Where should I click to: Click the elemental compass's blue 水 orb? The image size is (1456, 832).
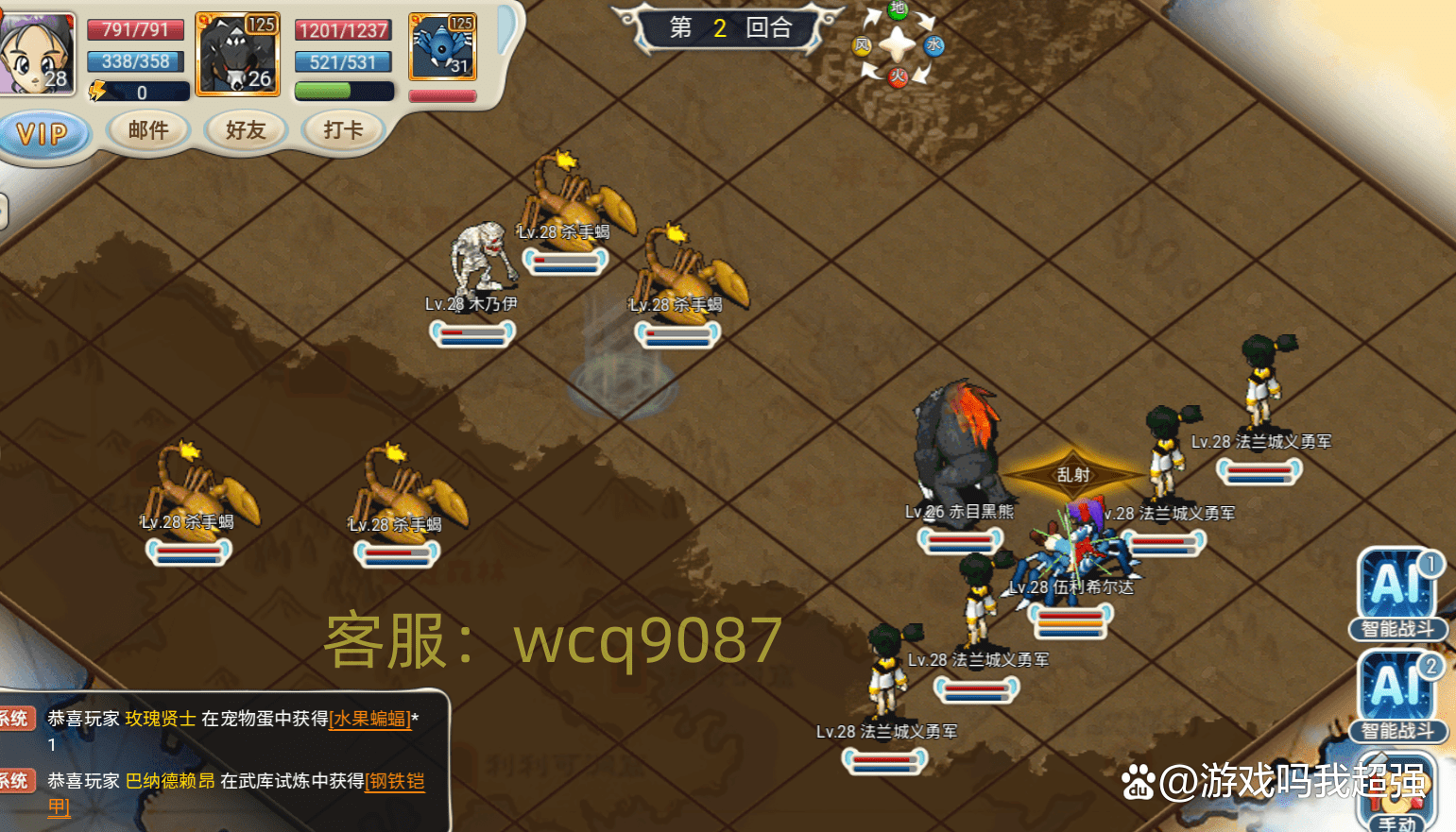pos(934,45)
